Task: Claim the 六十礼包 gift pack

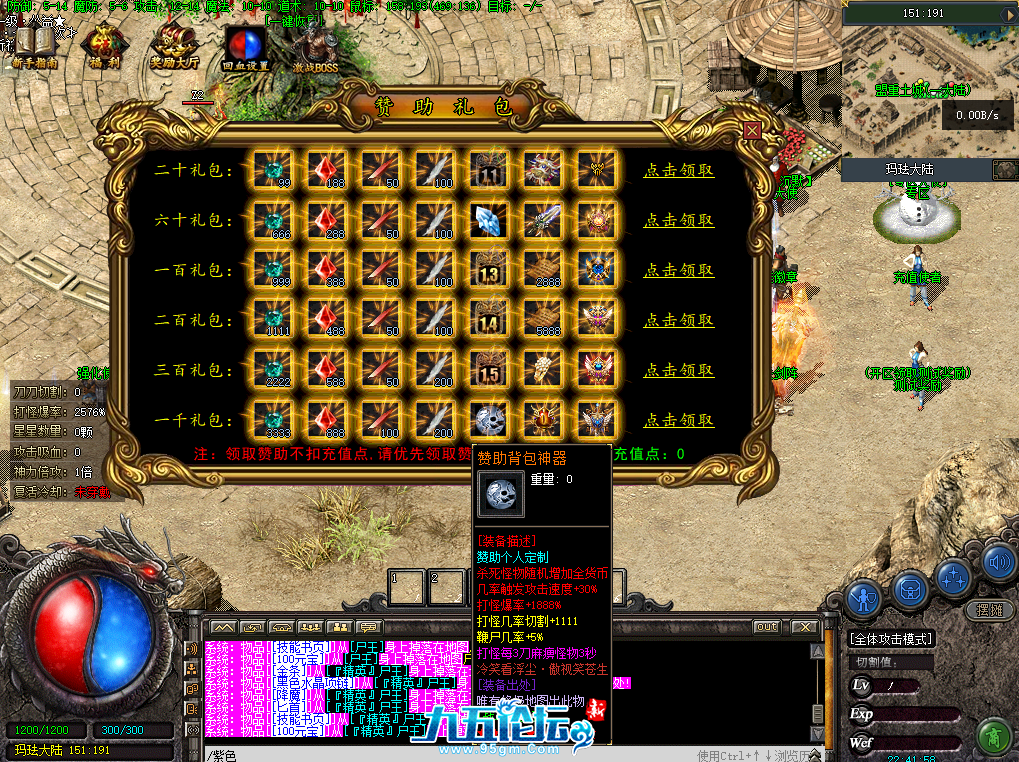Action: [x=678, y=221]
